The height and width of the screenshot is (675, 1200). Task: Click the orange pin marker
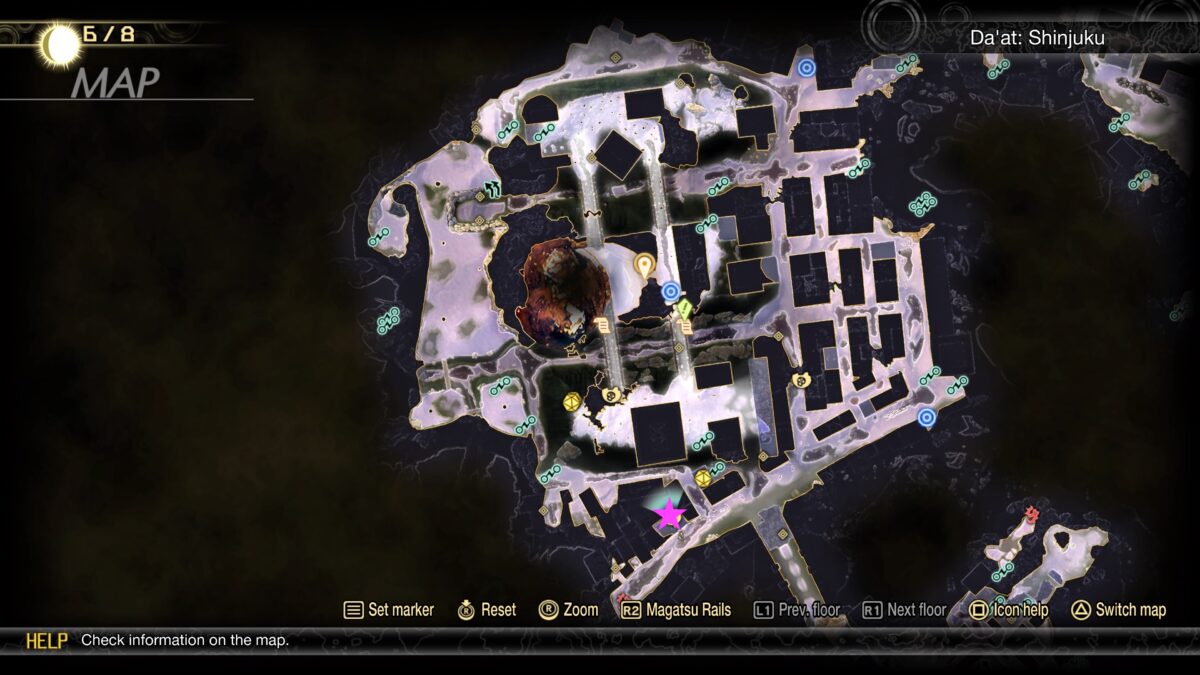point(644,265)
